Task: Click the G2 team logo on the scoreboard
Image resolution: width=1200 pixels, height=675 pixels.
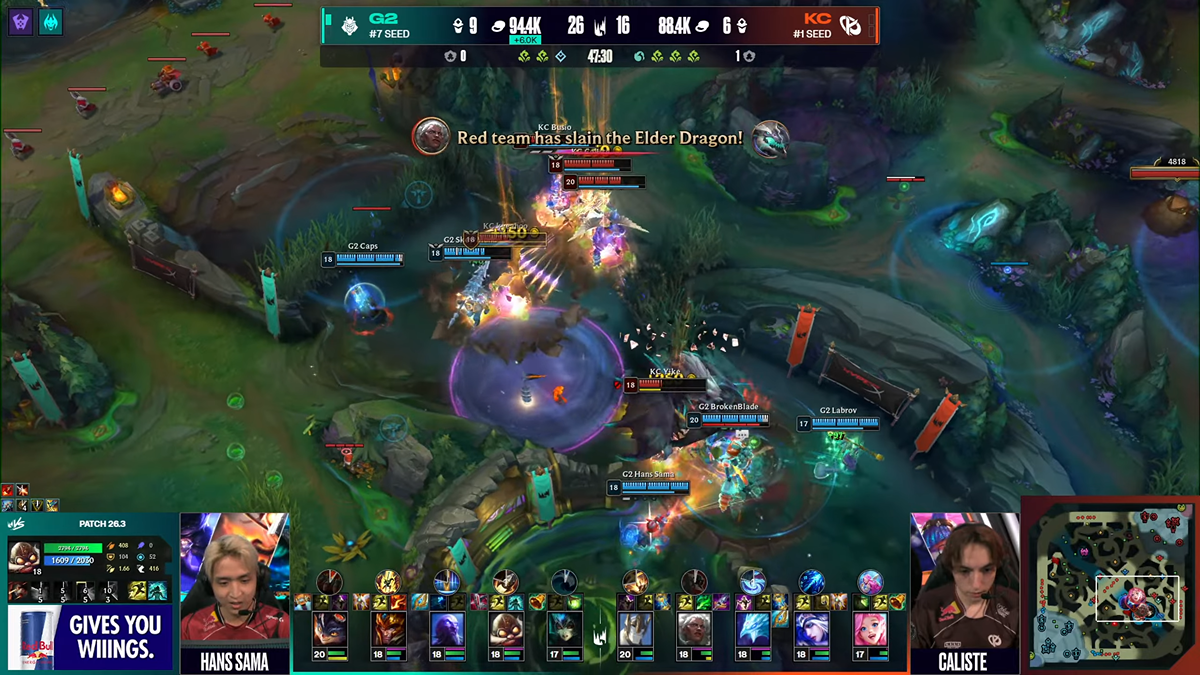Action: point(351,25)
